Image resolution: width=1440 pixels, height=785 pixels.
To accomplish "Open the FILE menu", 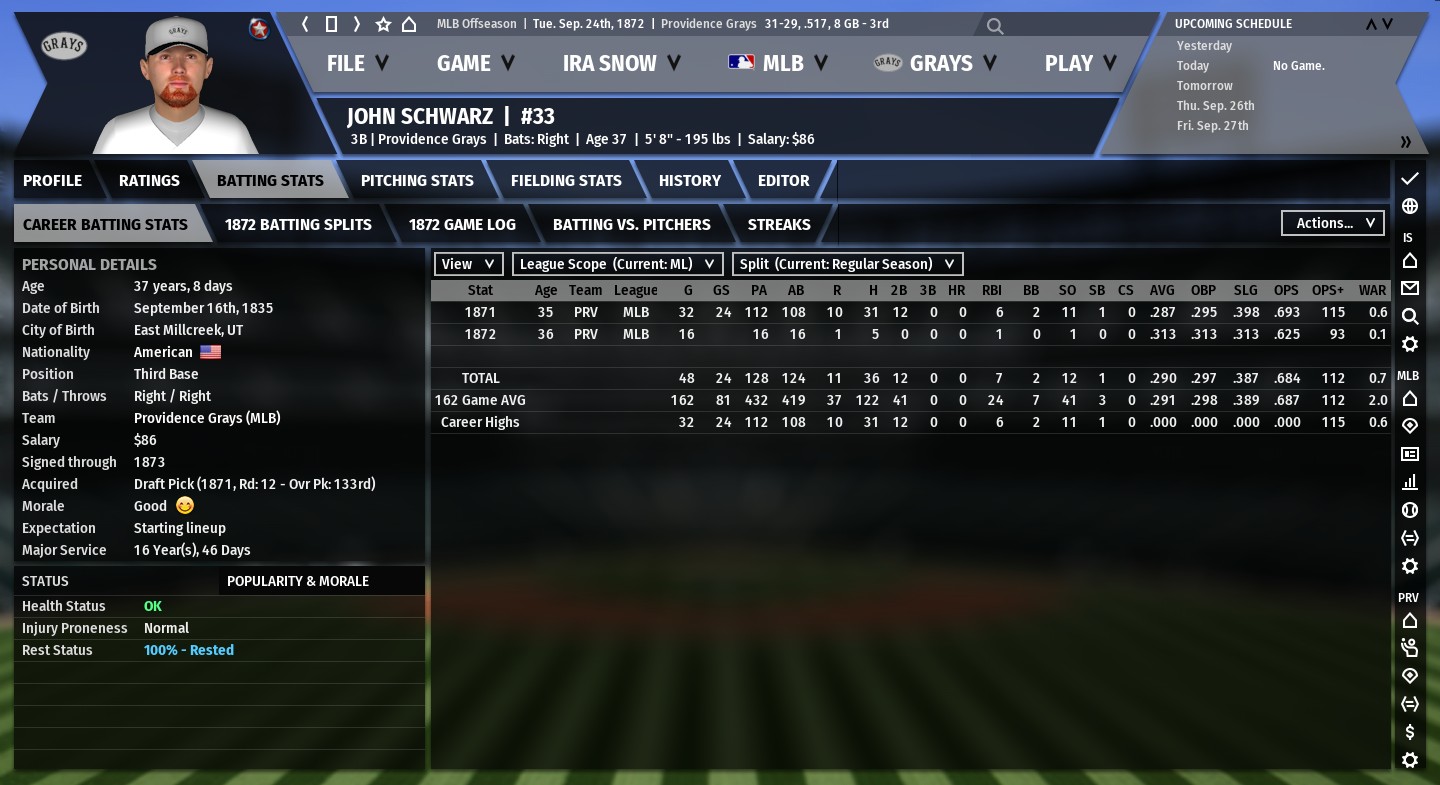I will point(357,63).
